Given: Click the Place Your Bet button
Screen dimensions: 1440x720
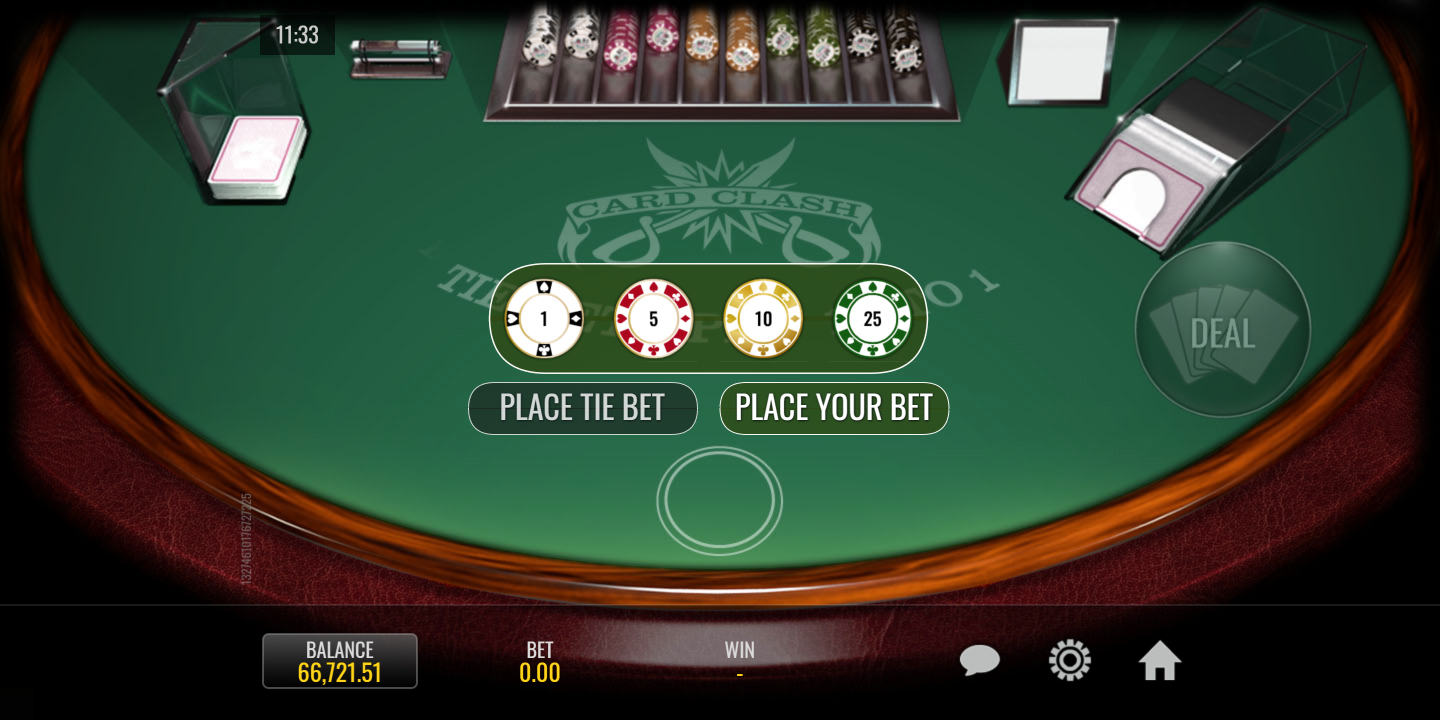Looking at the screenshot, I should click(834, 408).
